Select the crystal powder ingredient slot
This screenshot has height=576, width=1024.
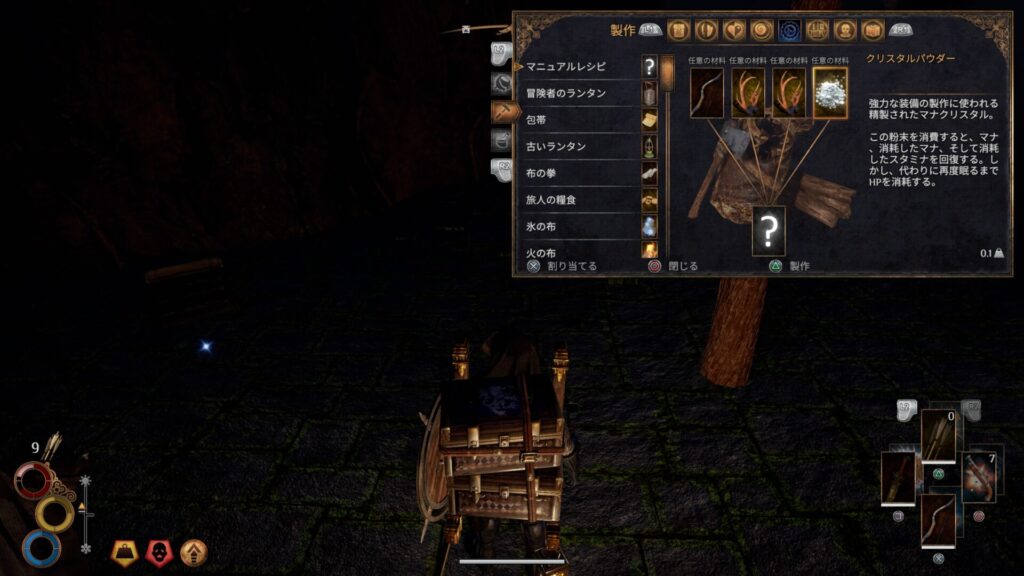(830, 93)
